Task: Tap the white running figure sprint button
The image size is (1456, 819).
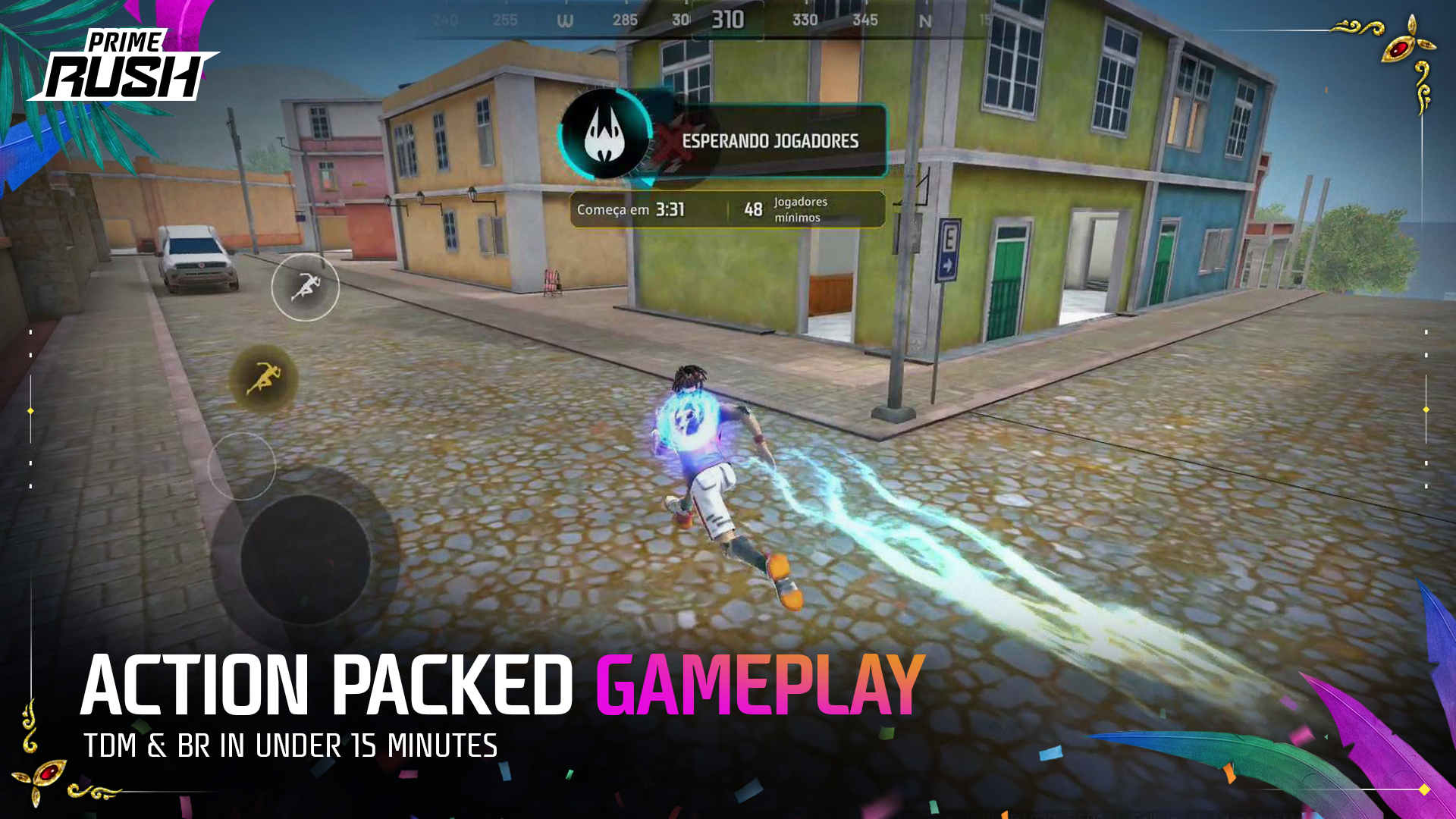Action: 305,287
